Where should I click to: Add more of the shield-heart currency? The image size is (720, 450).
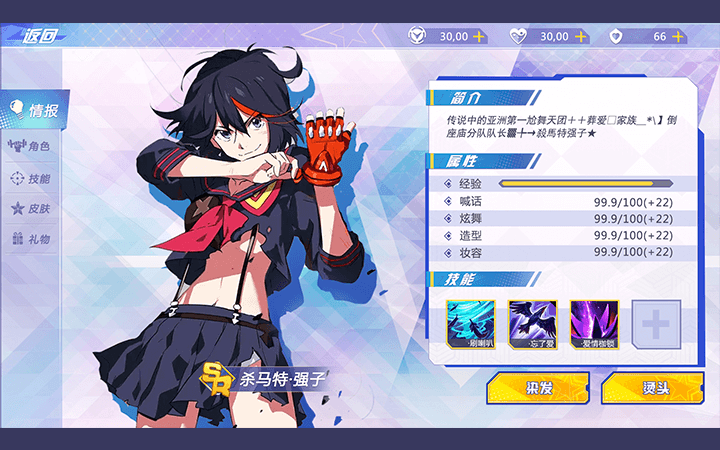click(x=679, y=36)
